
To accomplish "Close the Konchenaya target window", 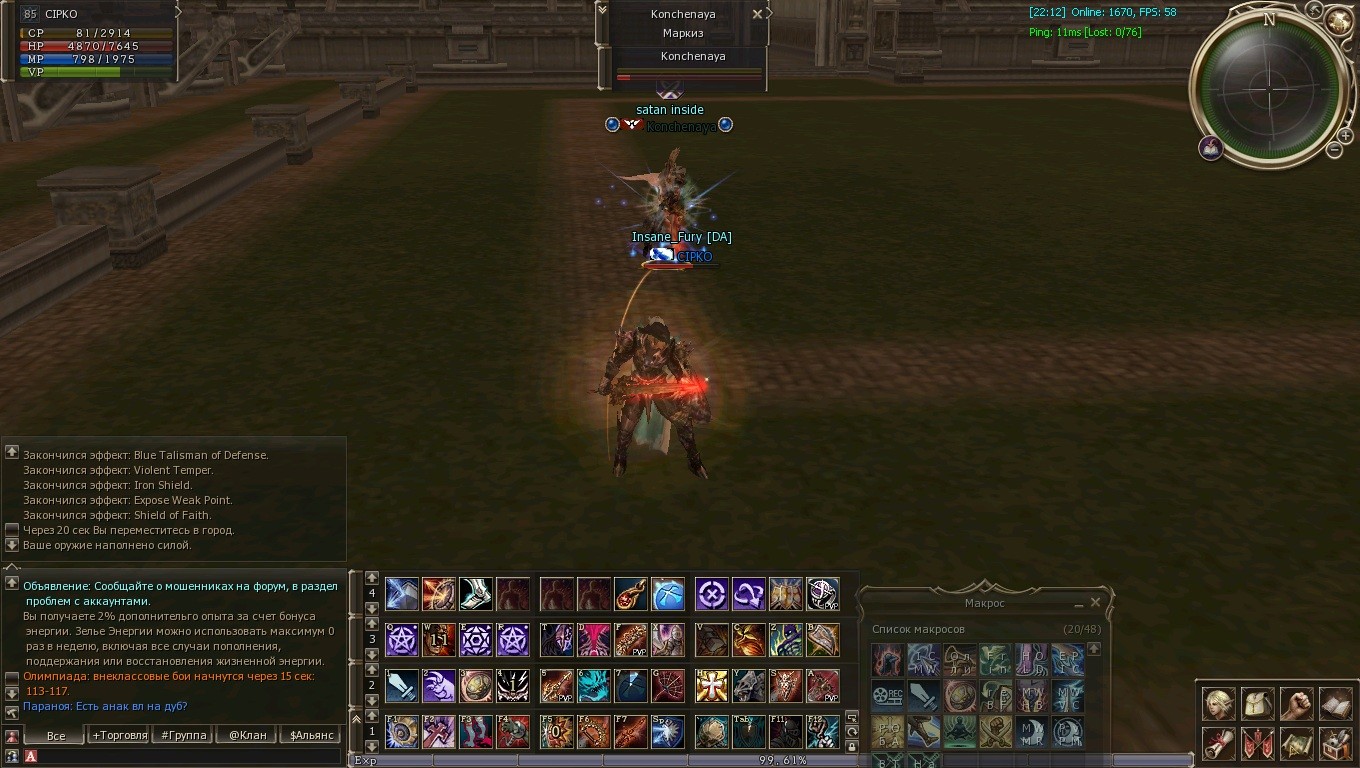I will [x=757, y=14].
